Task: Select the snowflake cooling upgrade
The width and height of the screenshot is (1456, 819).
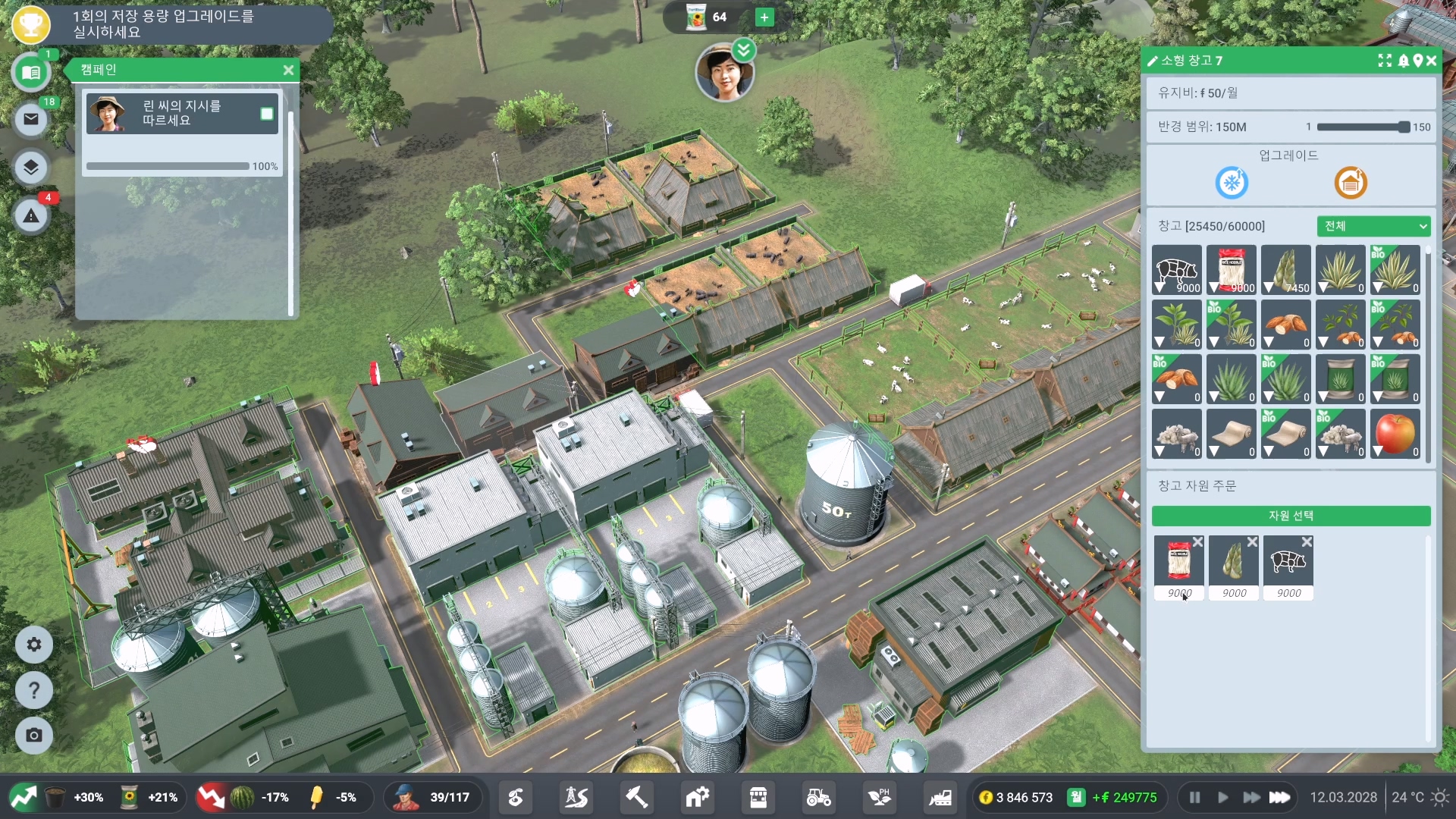Action: tap(1232, 183)
